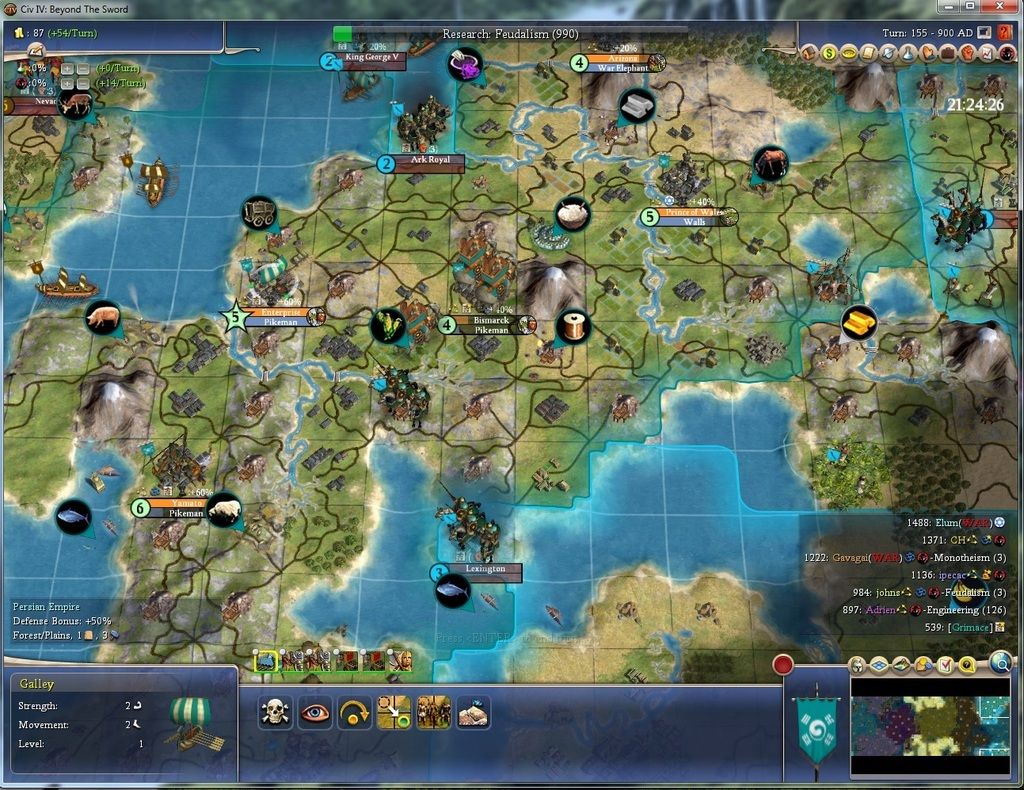Viewport: 1024px width, 790px height.
Task: Open the Military Advisor fist icon
Action: coord(967,52)
